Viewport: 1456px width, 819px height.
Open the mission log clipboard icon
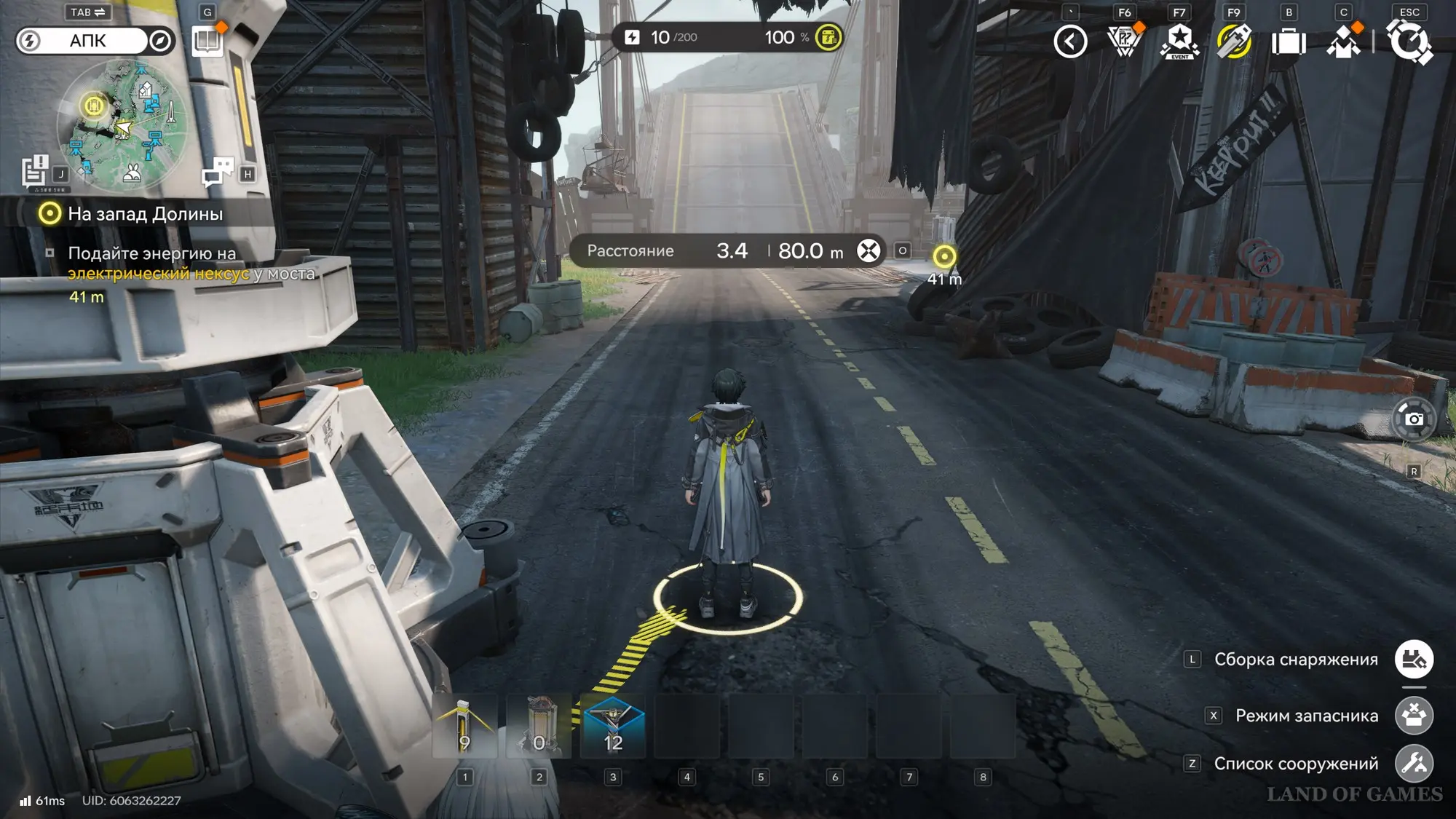coord(35,172)
